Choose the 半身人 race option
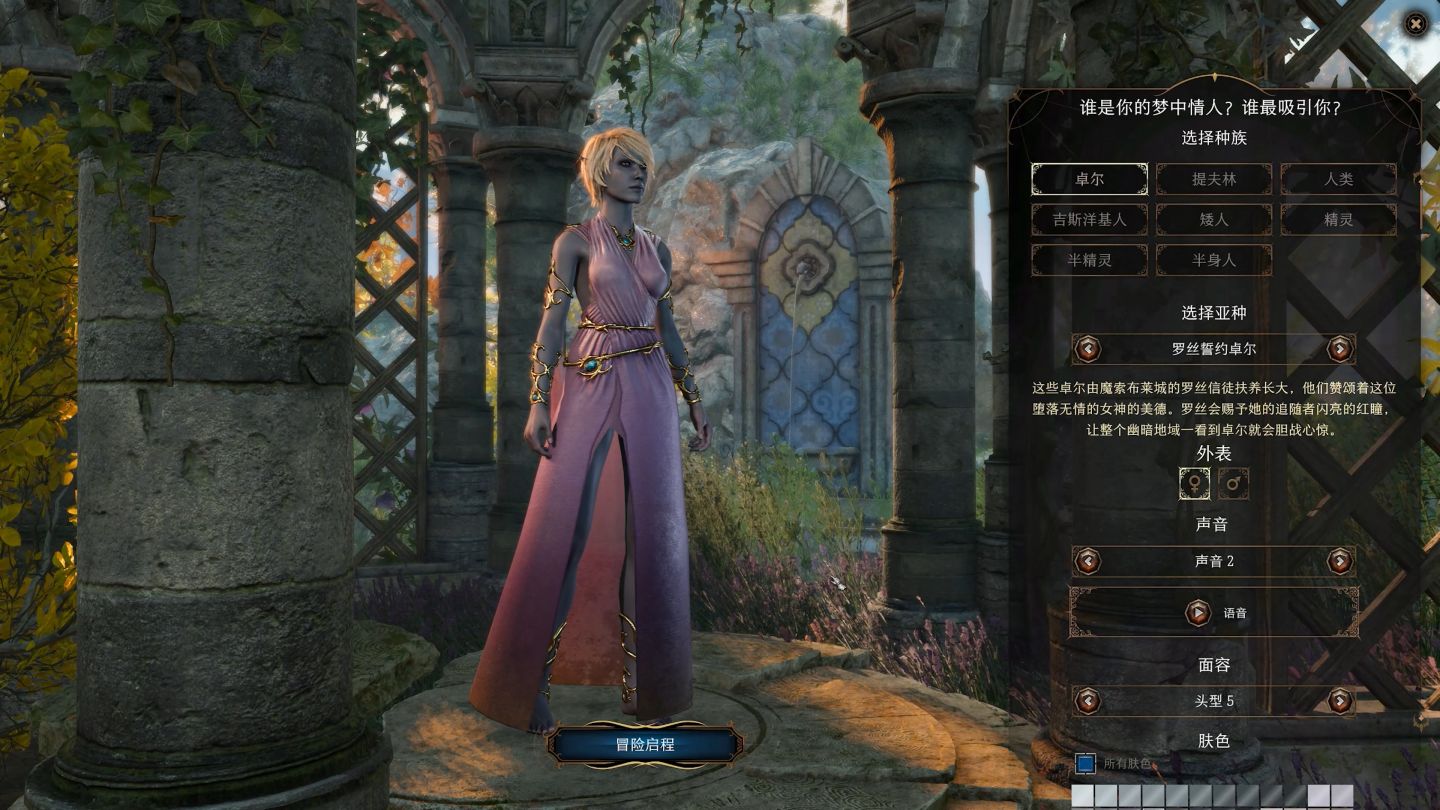This screenshot has height=810, width=1440. click(x=1214, y=260)
